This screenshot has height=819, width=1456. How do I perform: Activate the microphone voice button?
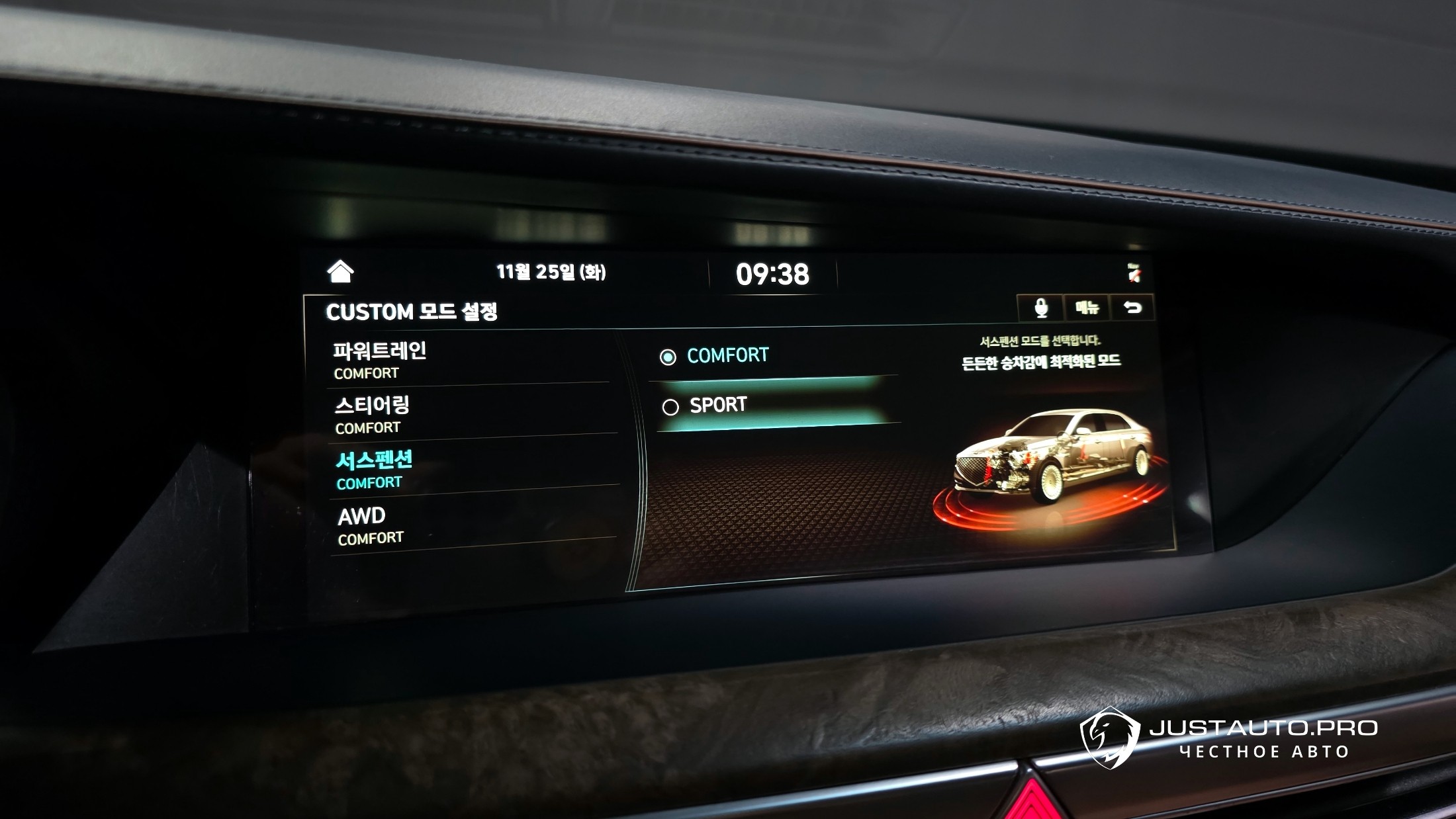[x=1040, y=308]
